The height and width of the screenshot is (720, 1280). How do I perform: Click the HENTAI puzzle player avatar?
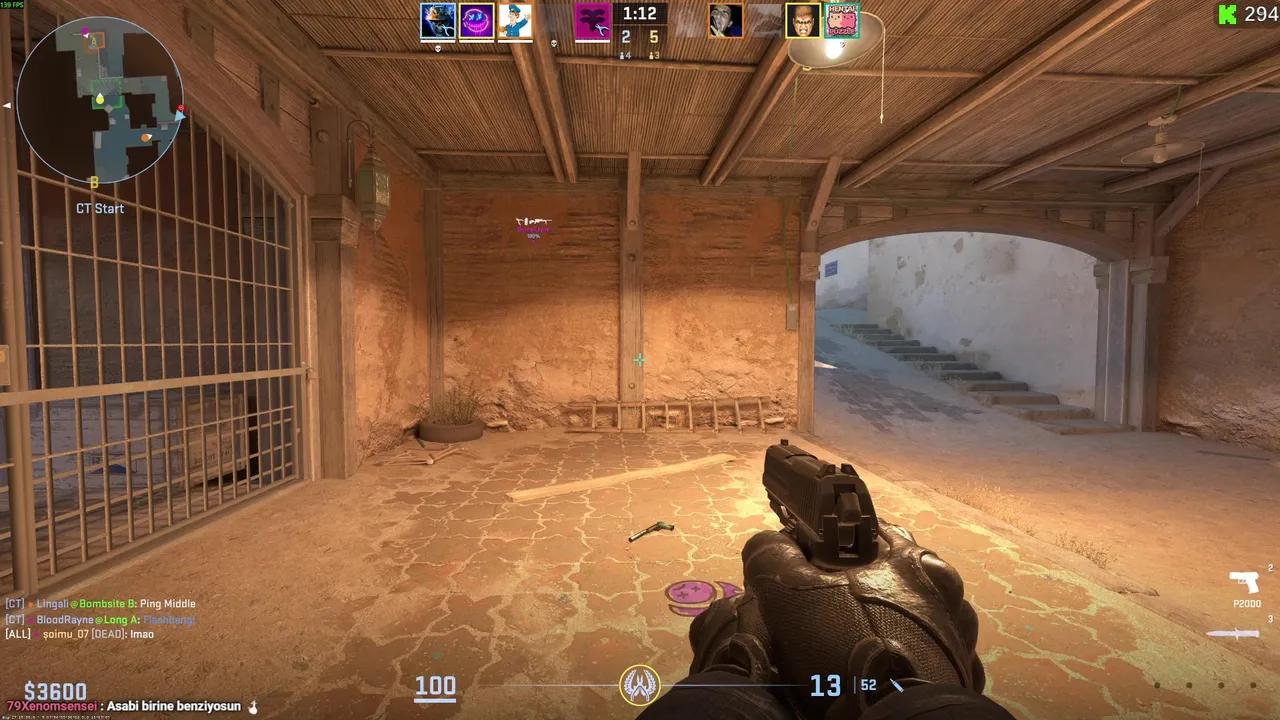[840, 21]
